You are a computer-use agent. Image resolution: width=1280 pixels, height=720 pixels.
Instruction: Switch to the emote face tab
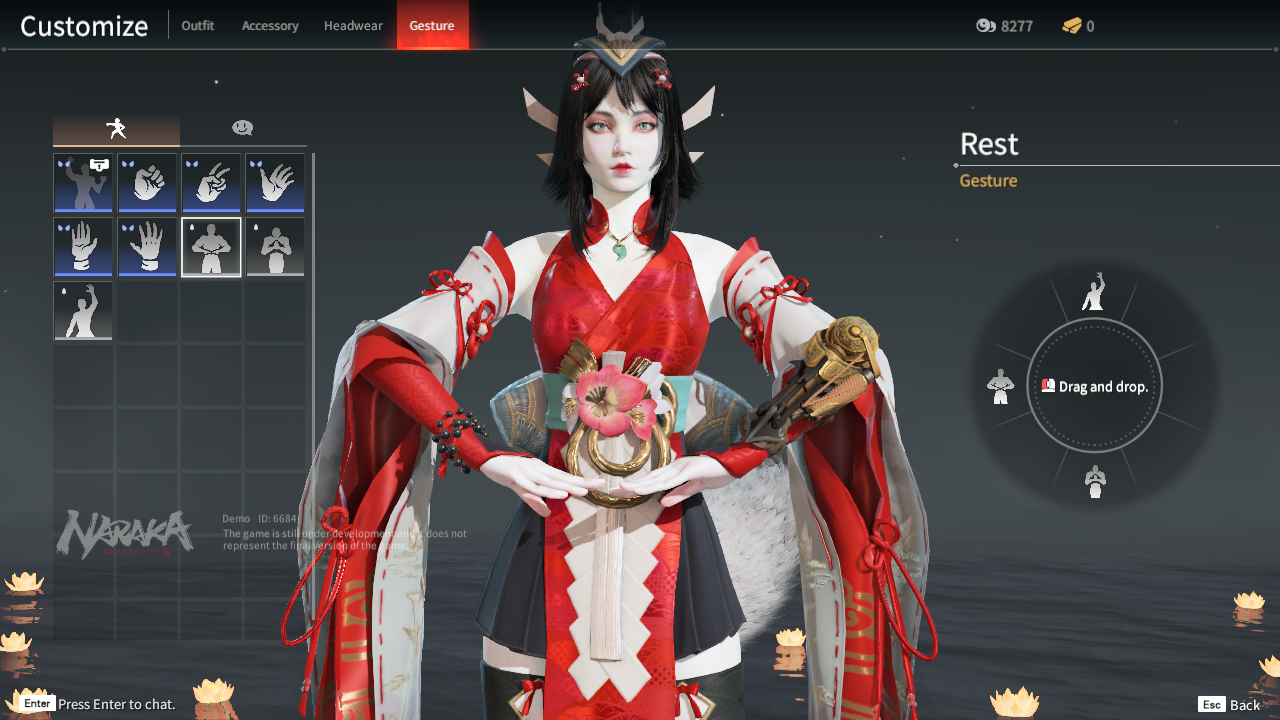(243, 128)
